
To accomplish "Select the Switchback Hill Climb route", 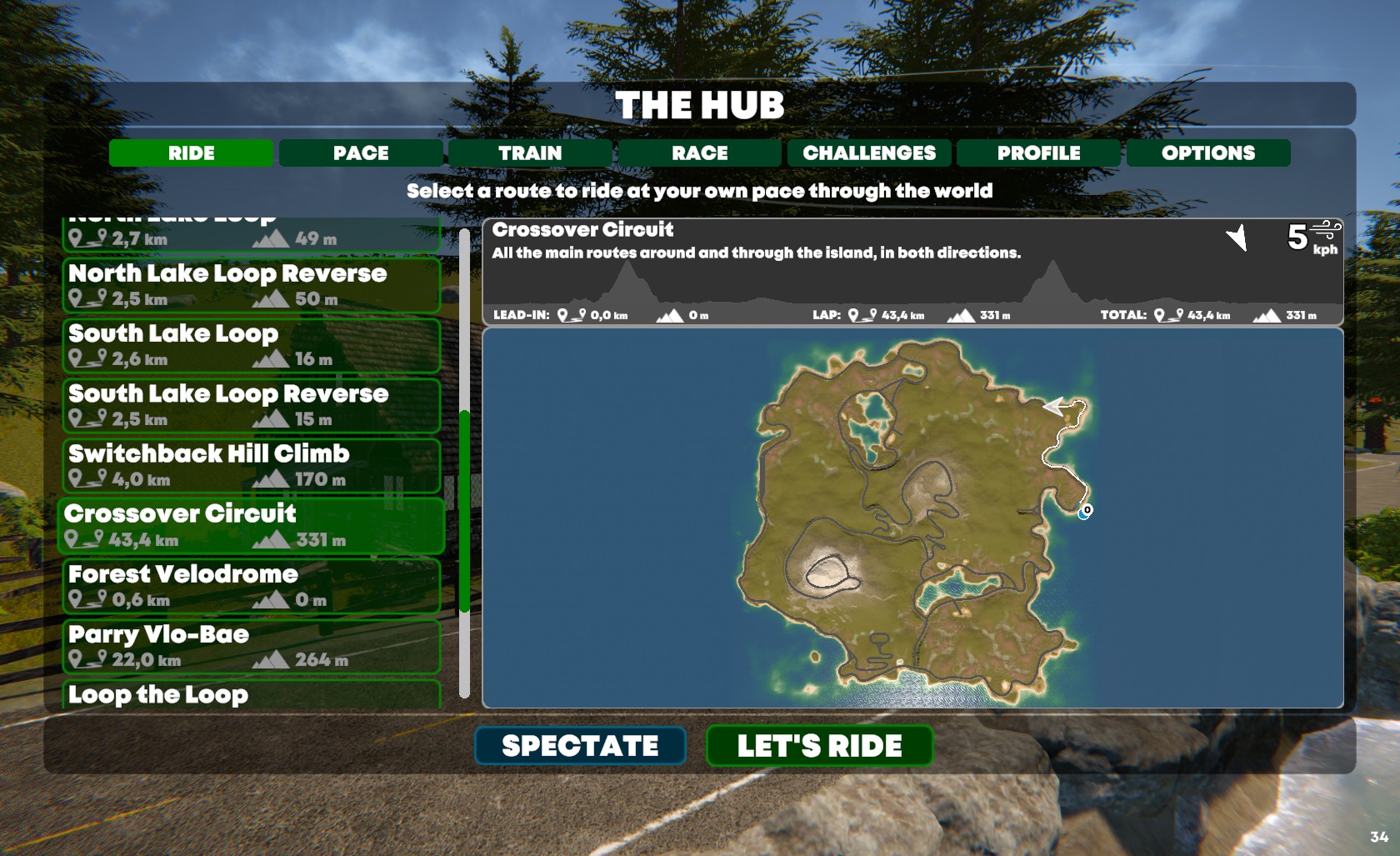I will 251,465.
